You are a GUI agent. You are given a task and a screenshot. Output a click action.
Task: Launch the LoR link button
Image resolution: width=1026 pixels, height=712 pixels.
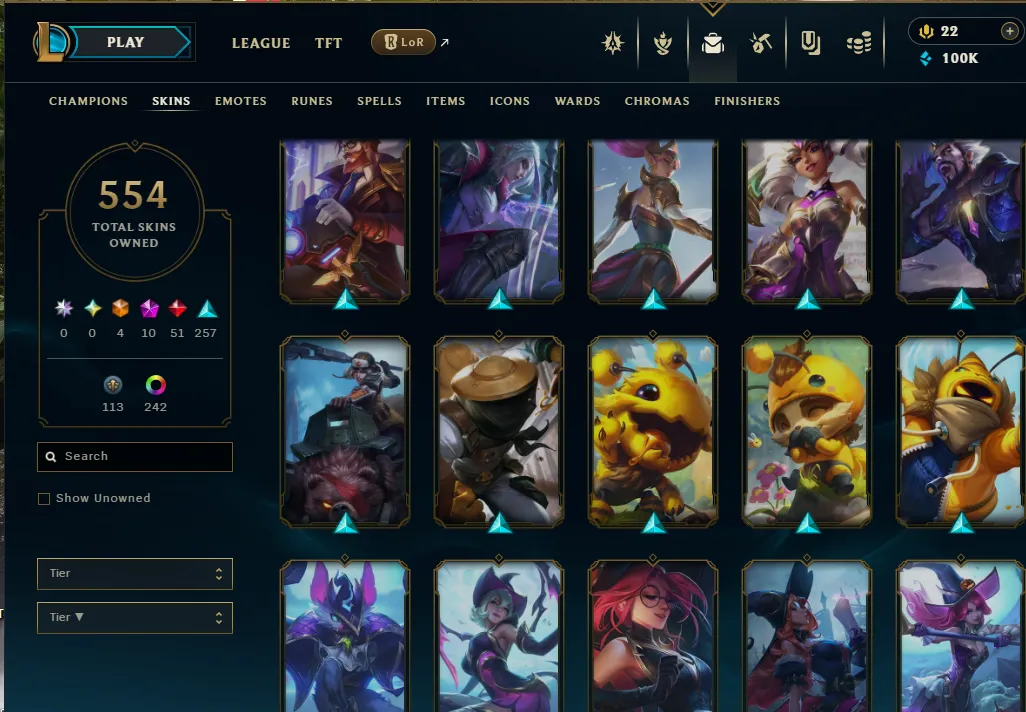click(x=403, y=42)
